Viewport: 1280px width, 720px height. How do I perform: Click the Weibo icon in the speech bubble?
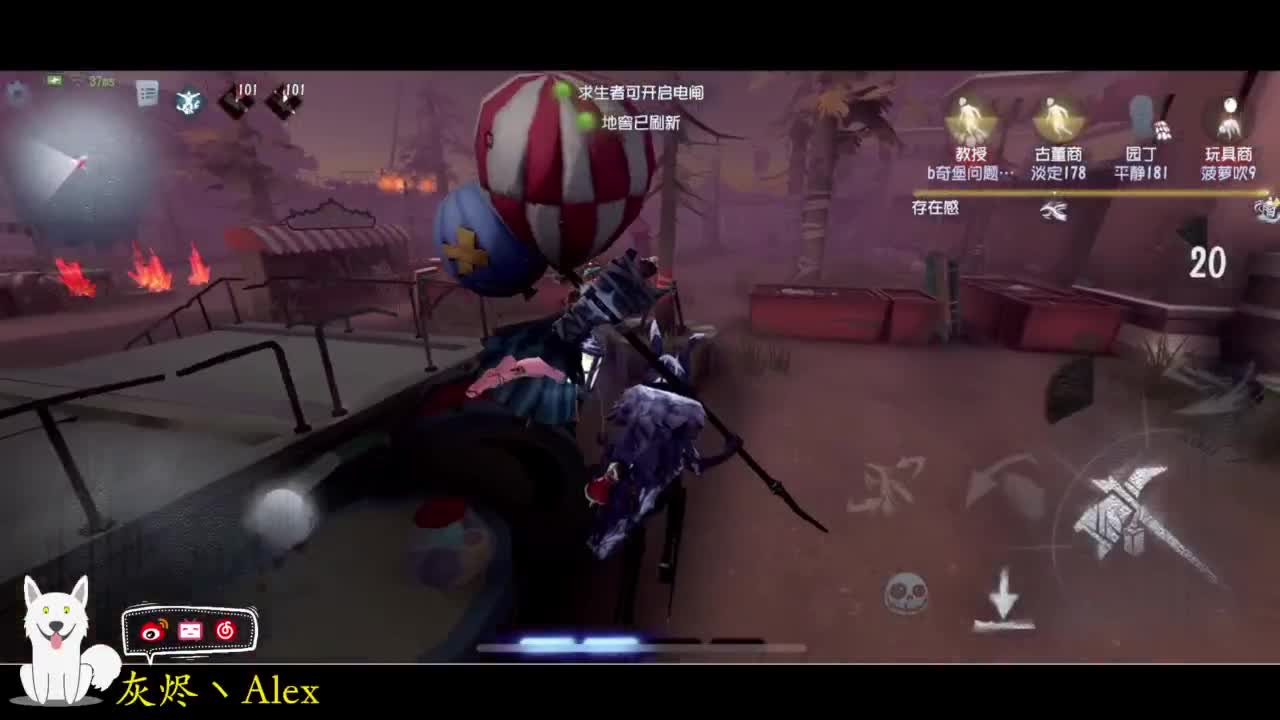coord(155,629)
